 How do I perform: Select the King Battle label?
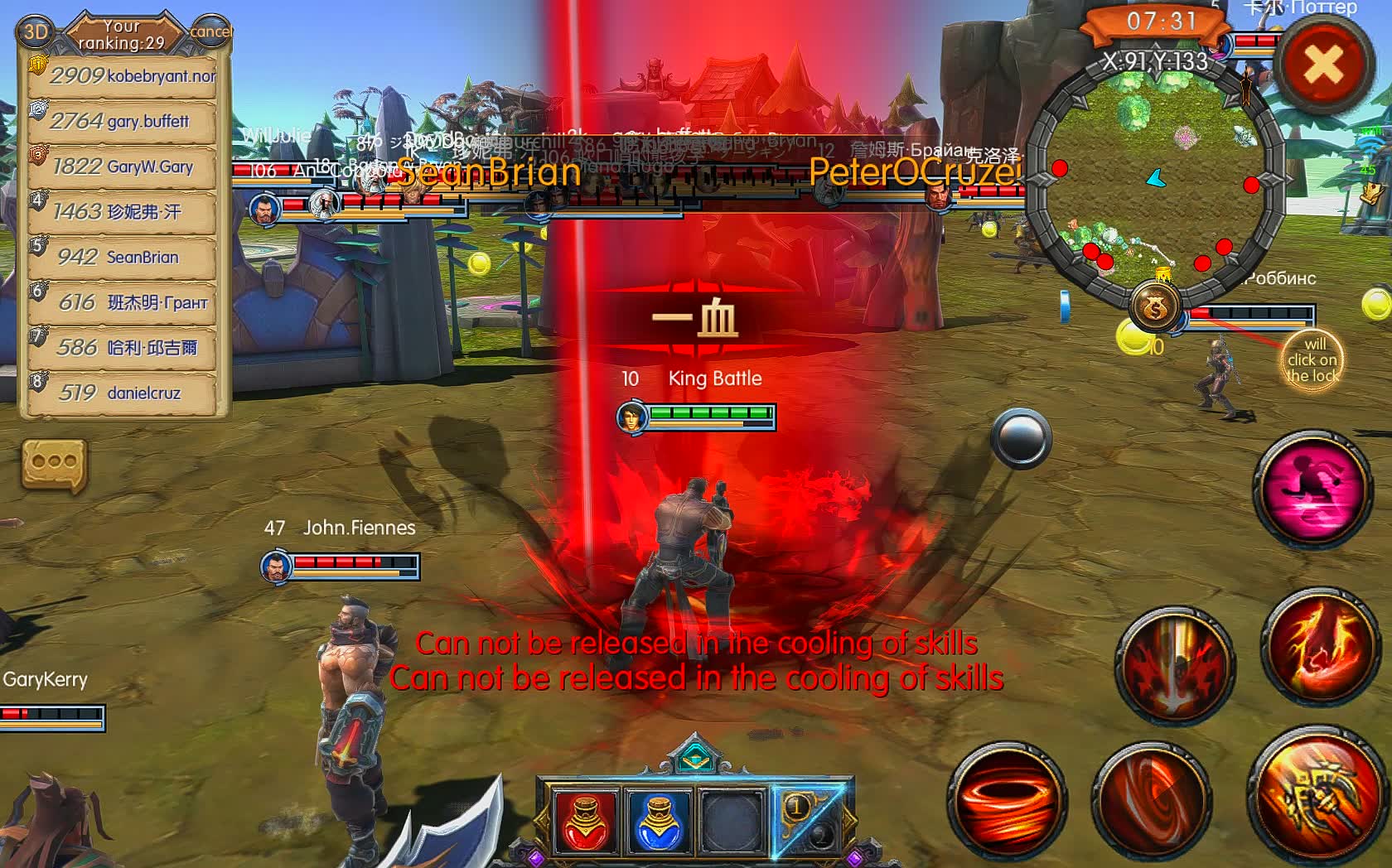(x=714, y=379)
